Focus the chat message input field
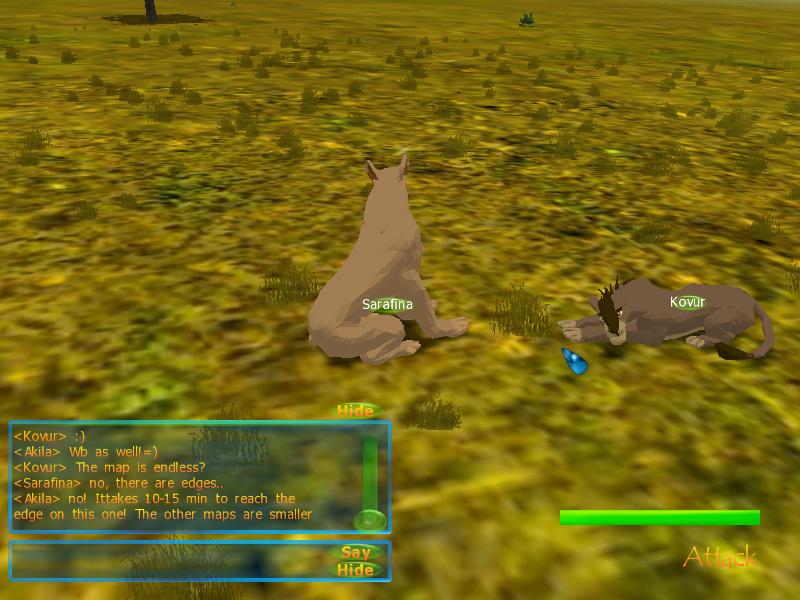This screenshot has width=800, height=600. point(170,560)
